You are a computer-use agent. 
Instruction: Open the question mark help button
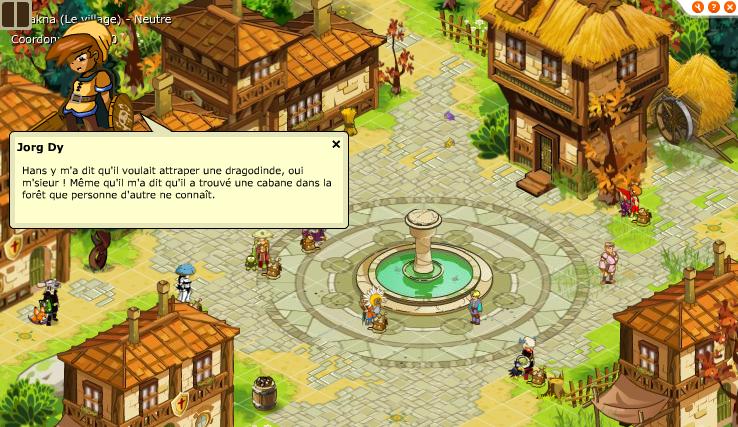tap(714, 6)
